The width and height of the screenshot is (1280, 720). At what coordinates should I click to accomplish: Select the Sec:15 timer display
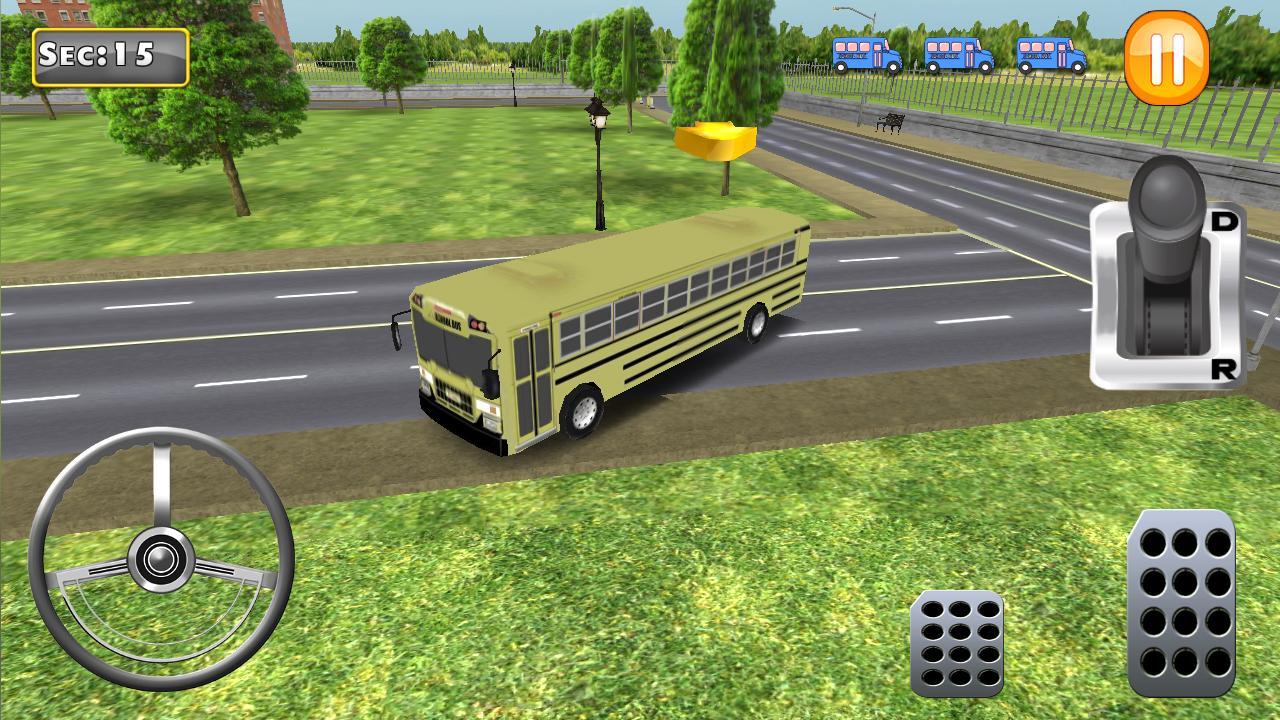pyautogui.click(x=110, y=55)
